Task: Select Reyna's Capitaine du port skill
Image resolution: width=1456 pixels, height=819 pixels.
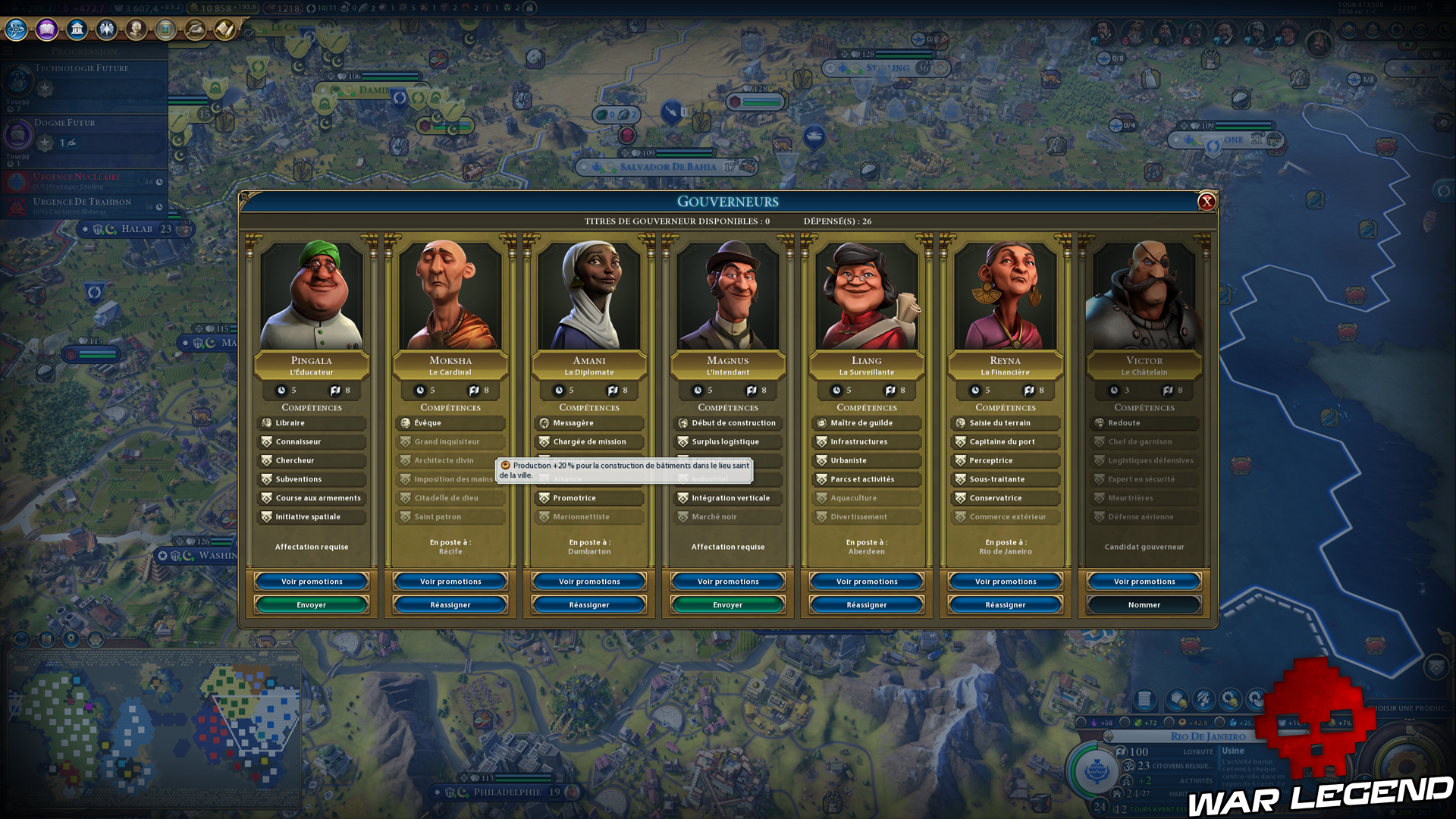Action: [x=1006, y=442]
